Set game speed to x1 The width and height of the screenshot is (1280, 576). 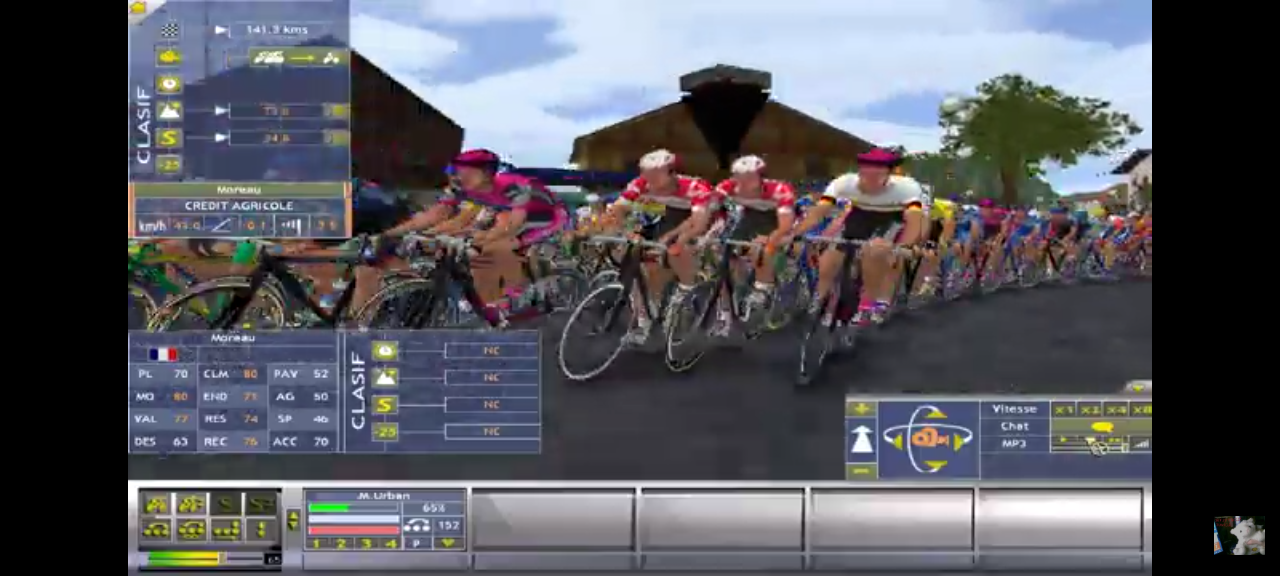coord(1064,409)
